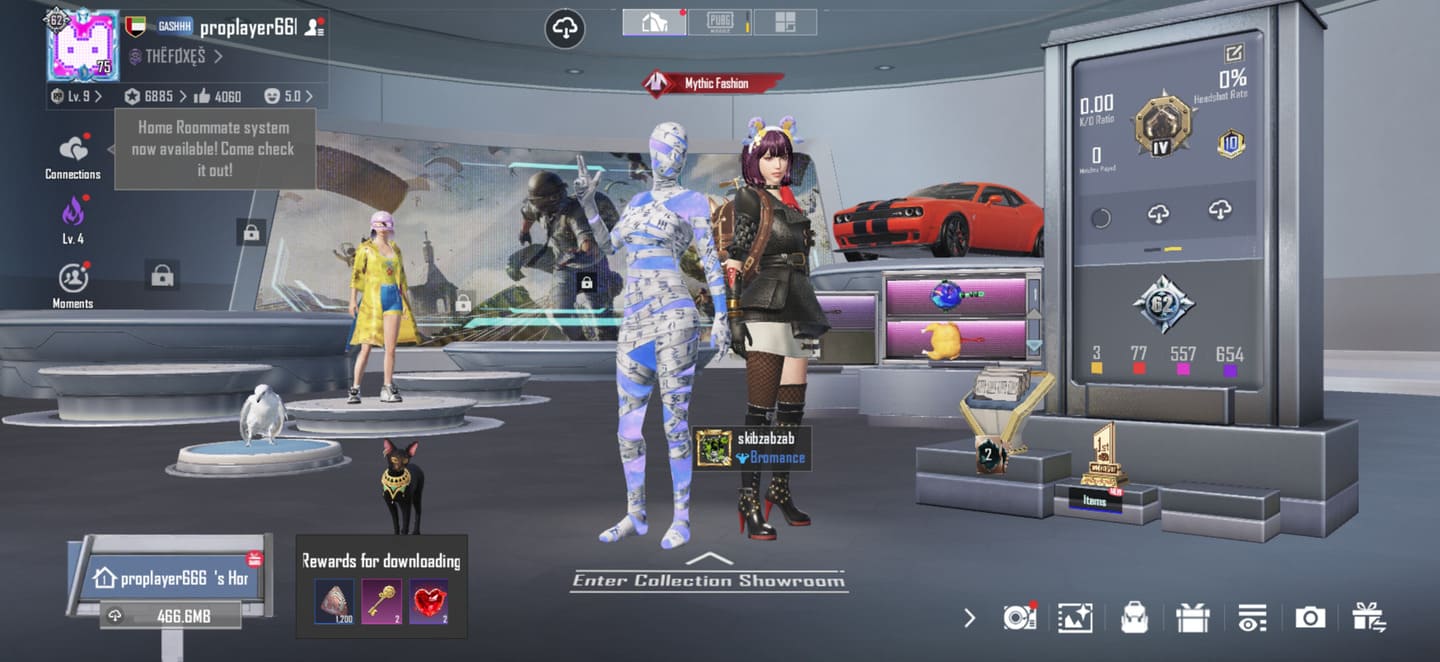Open the Connections panel
The width and height of the screenshot is (1440, 662).
coord(73,155)
